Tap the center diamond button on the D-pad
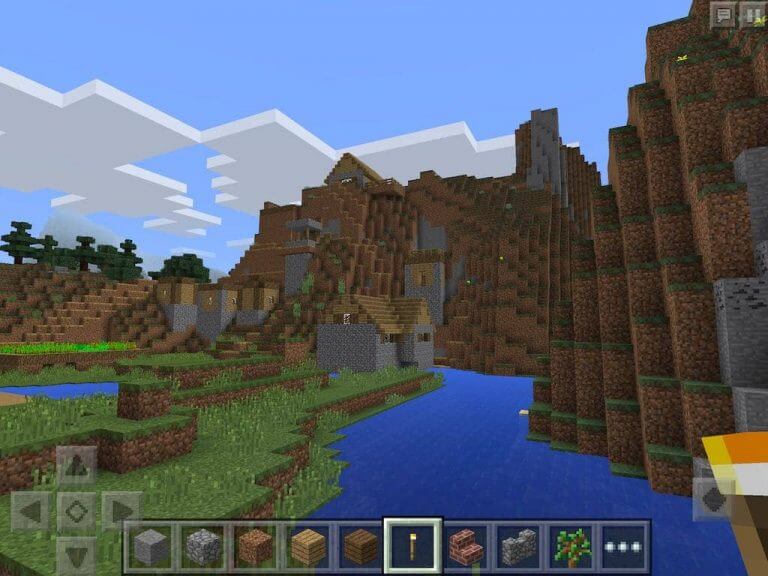768x576 pixels. (76, 511)
